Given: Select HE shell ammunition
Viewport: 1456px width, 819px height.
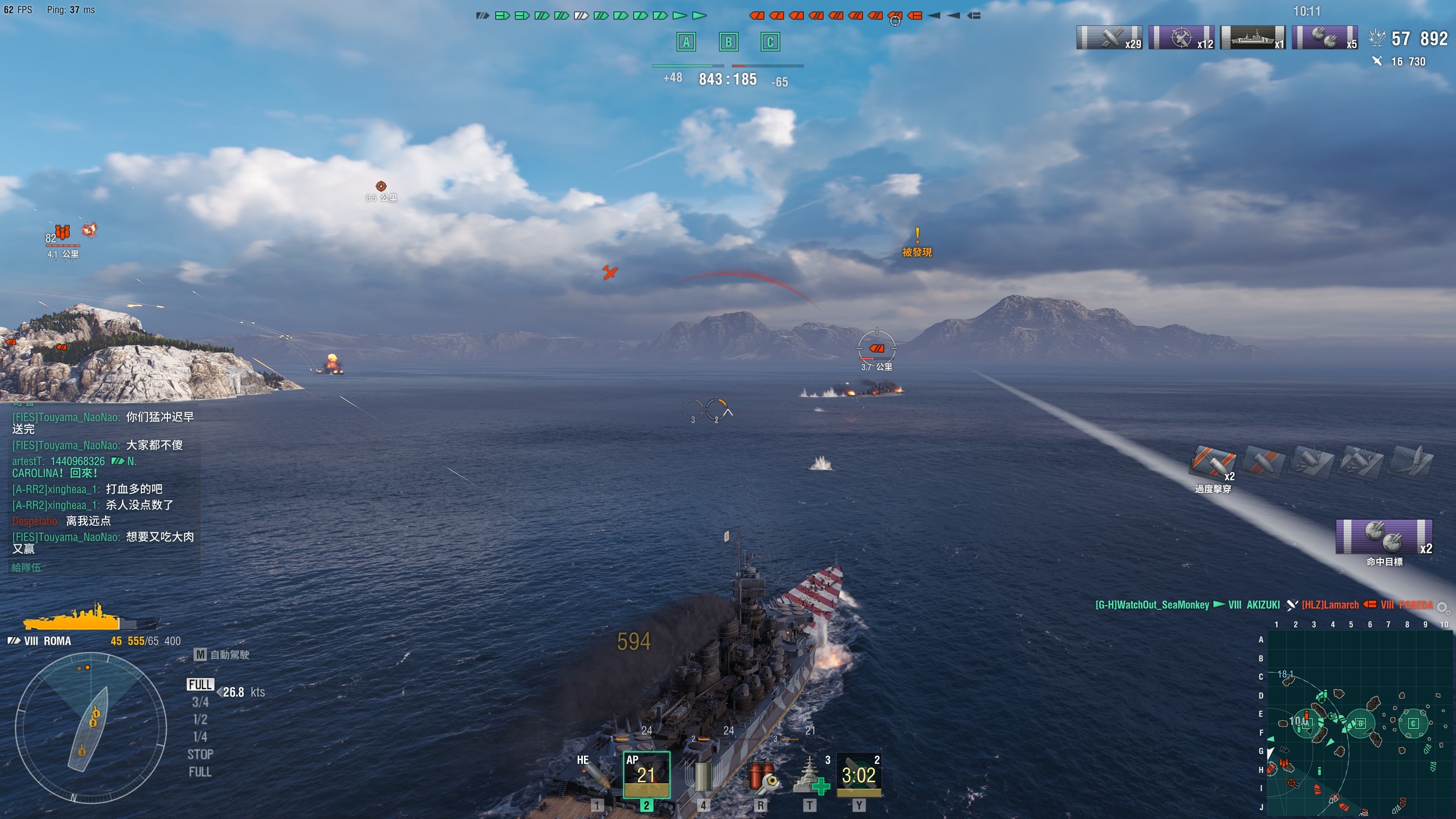Looking at the screenshot, I should pyautogui.click(x=594, y=776).
